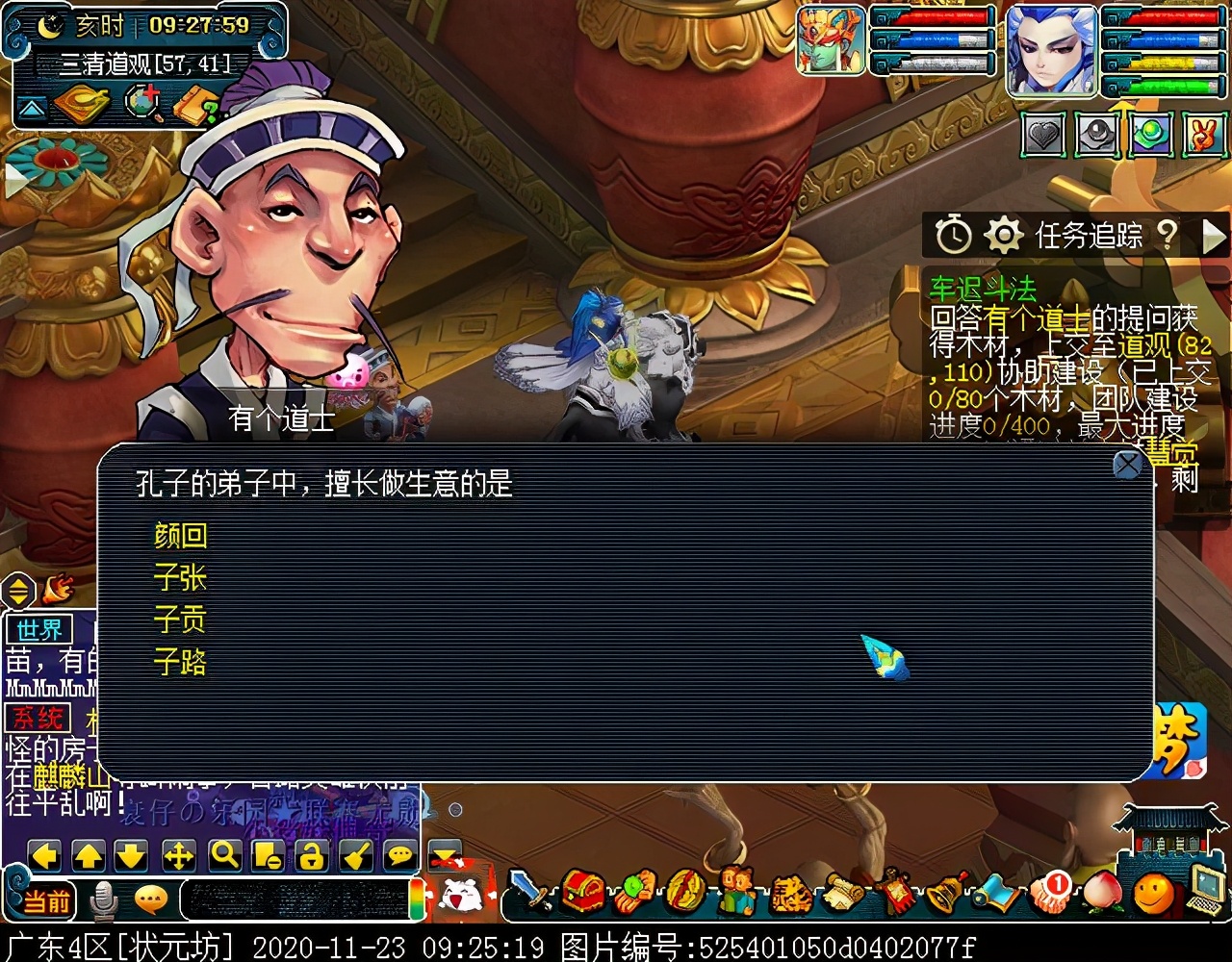The height and width of the screenshot is (962, 1232).
Task: Switch to the 系统 chat tab
Action: [x=38, y=718]
